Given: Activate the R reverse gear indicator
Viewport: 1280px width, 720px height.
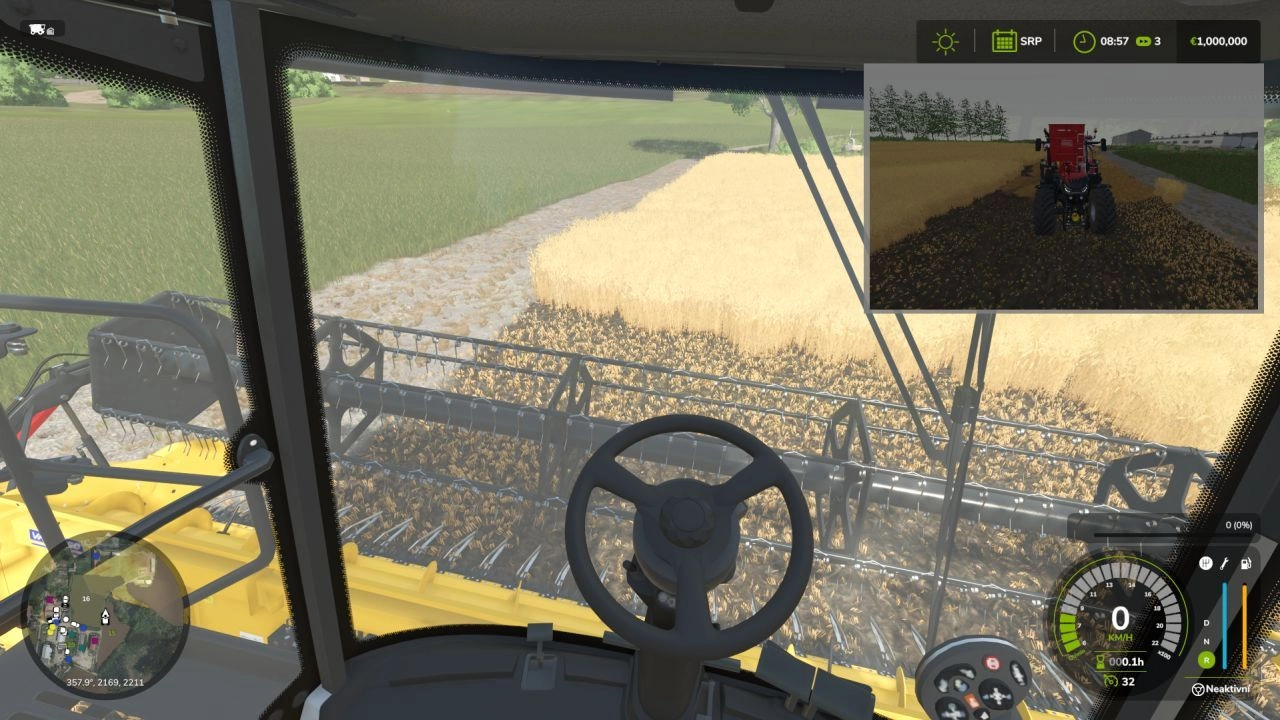Looking at the screenshot, I should (1206, 659).
